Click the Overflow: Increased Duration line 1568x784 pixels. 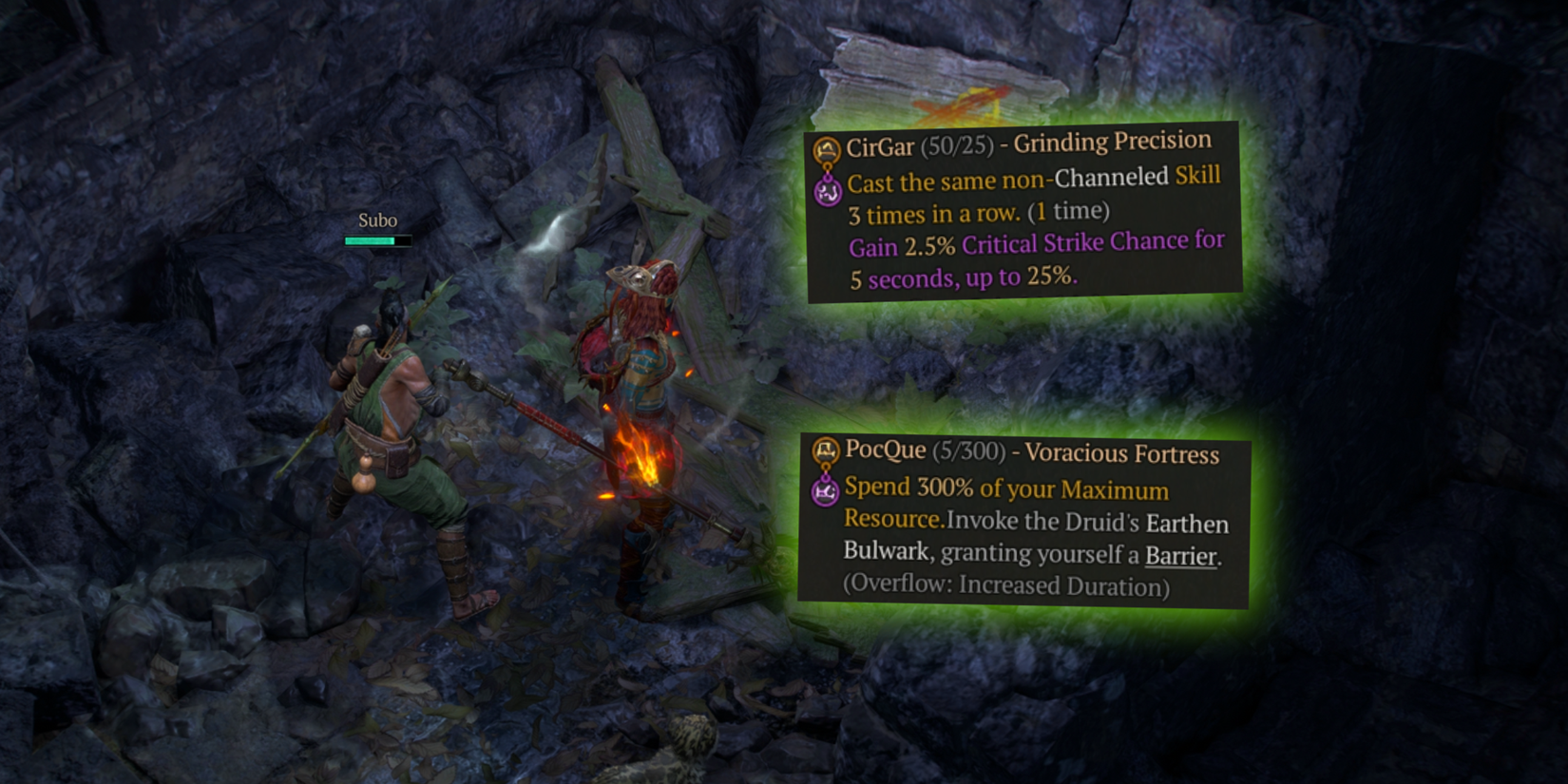coord(1005,586)
